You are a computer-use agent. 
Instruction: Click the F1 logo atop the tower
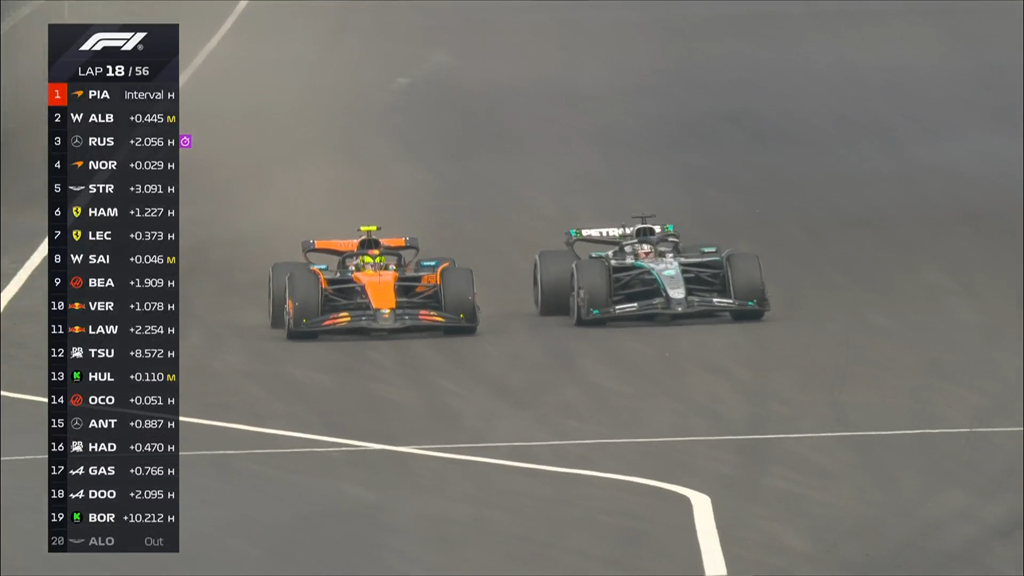(113, 42)
